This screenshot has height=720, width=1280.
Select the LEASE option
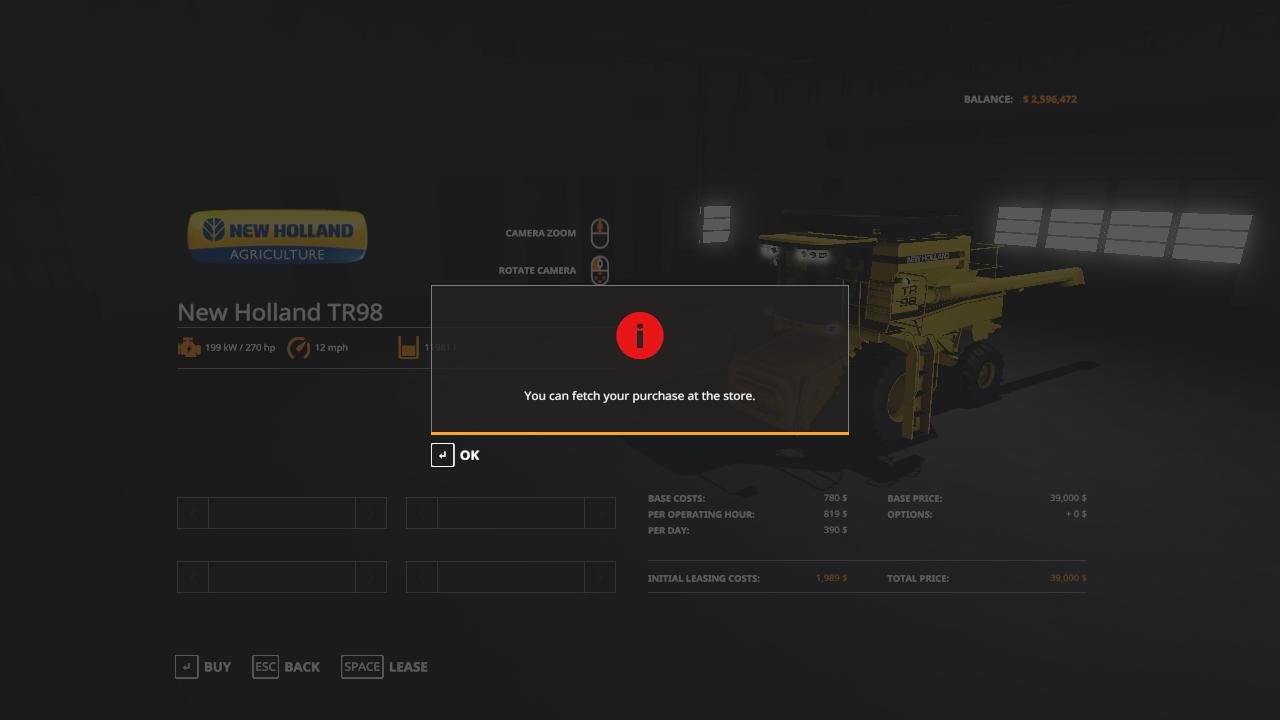tap(385, 667)
